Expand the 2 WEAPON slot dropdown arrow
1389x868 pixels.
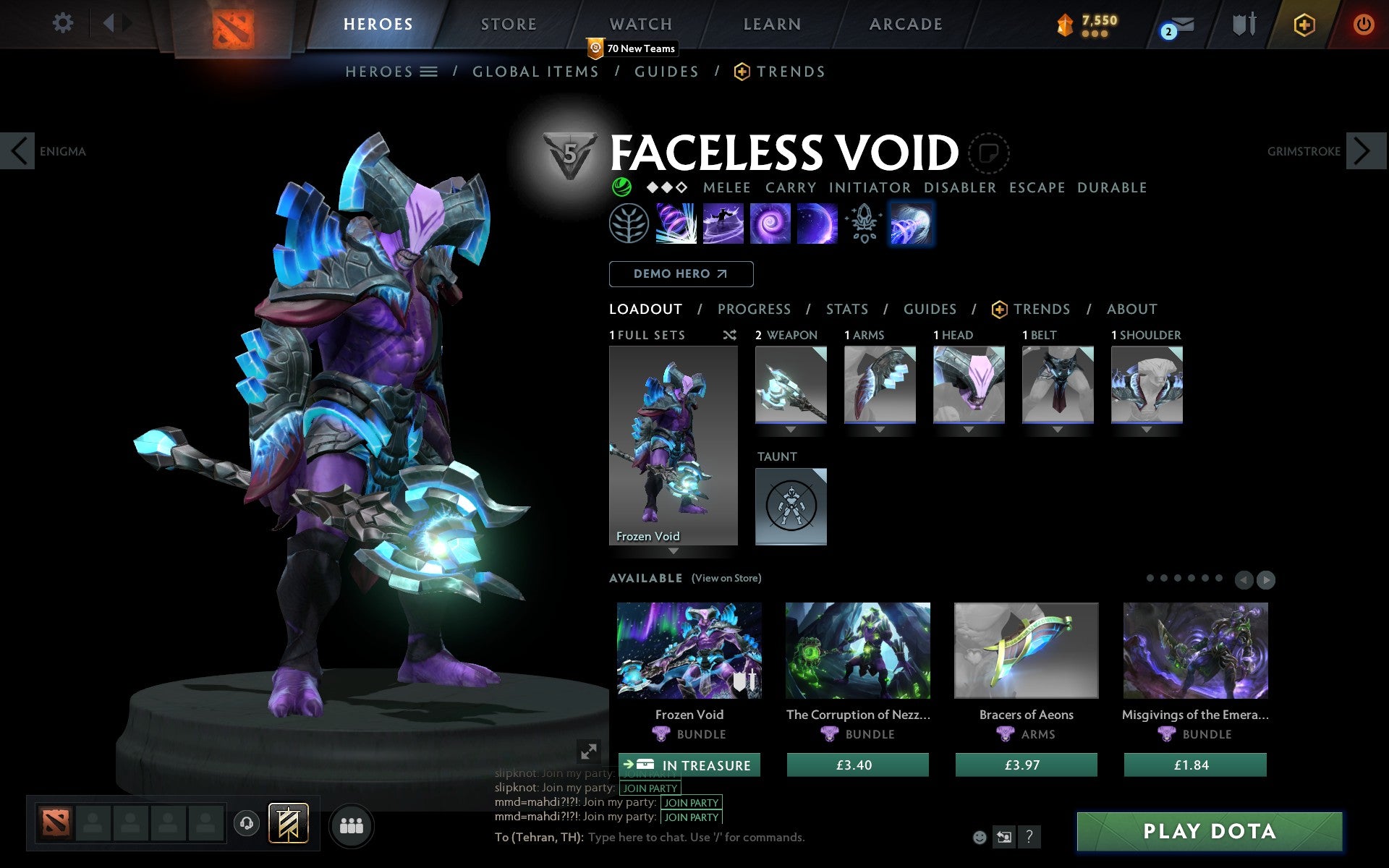[790, 427]
